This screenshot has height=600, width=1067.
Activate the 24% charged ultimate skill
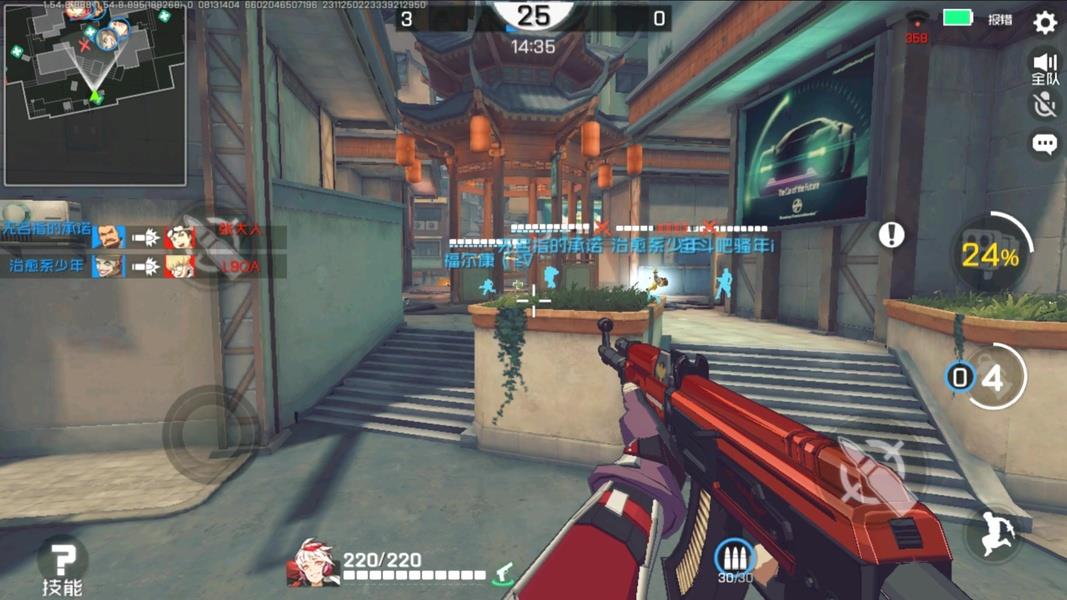989,254
